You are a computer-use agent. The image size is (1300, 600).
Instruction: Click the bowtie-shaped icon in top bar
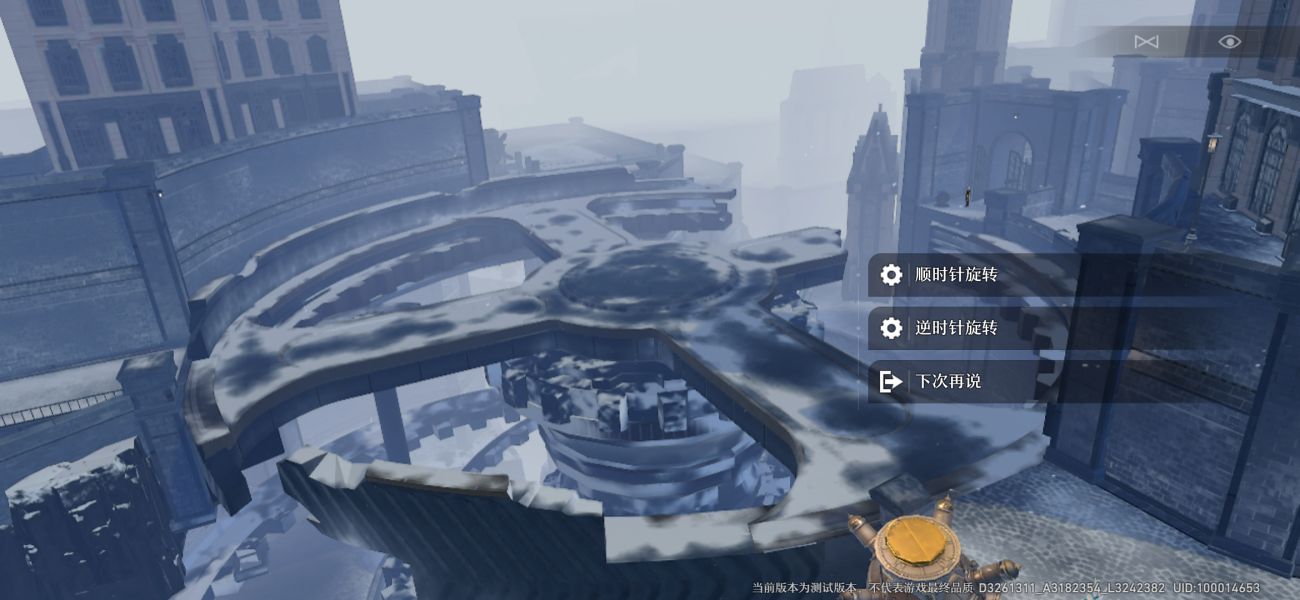[1146, 41]
